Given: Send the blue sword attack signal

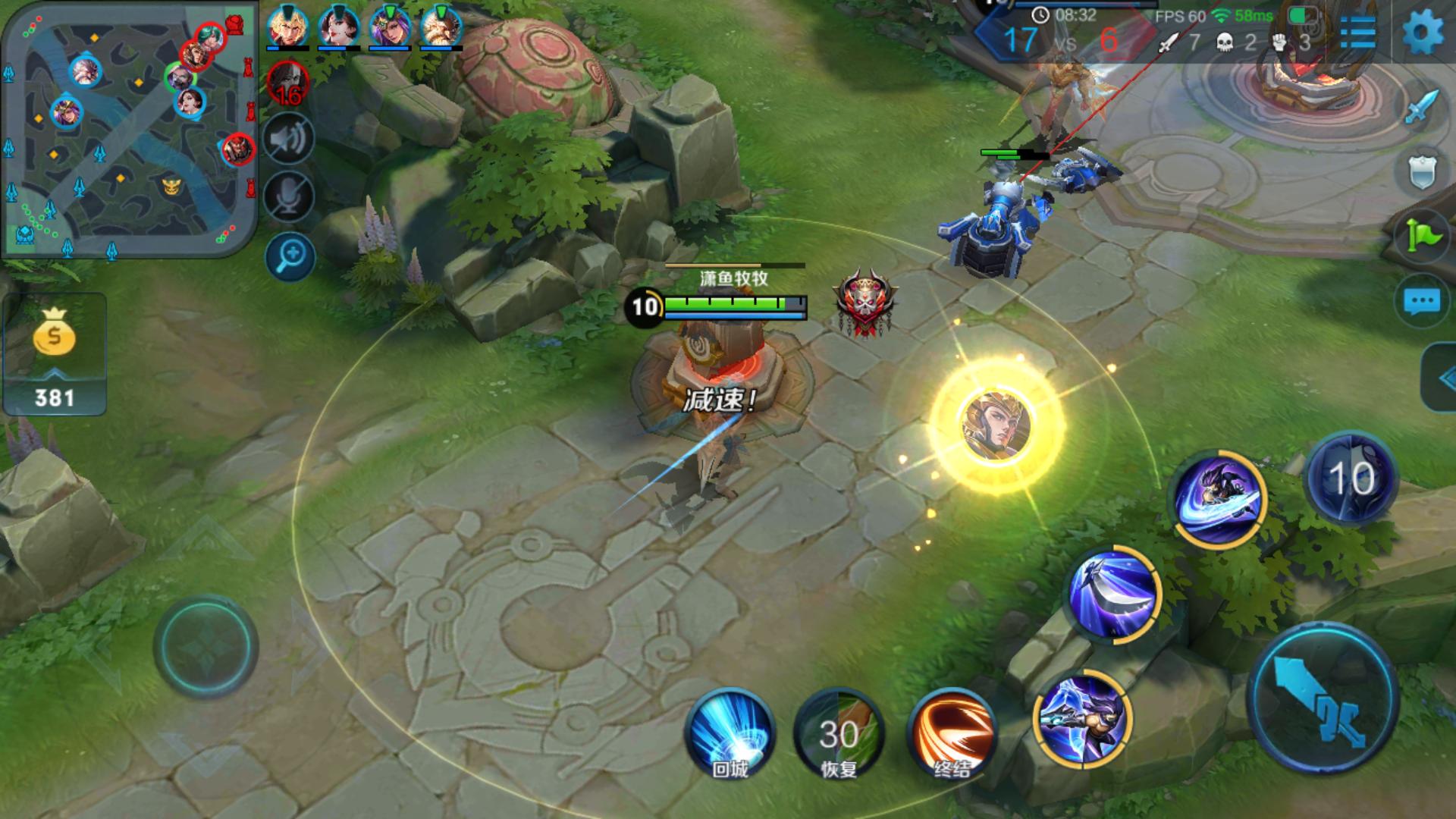Looking at the screenshot, I should pos(1421,107).
